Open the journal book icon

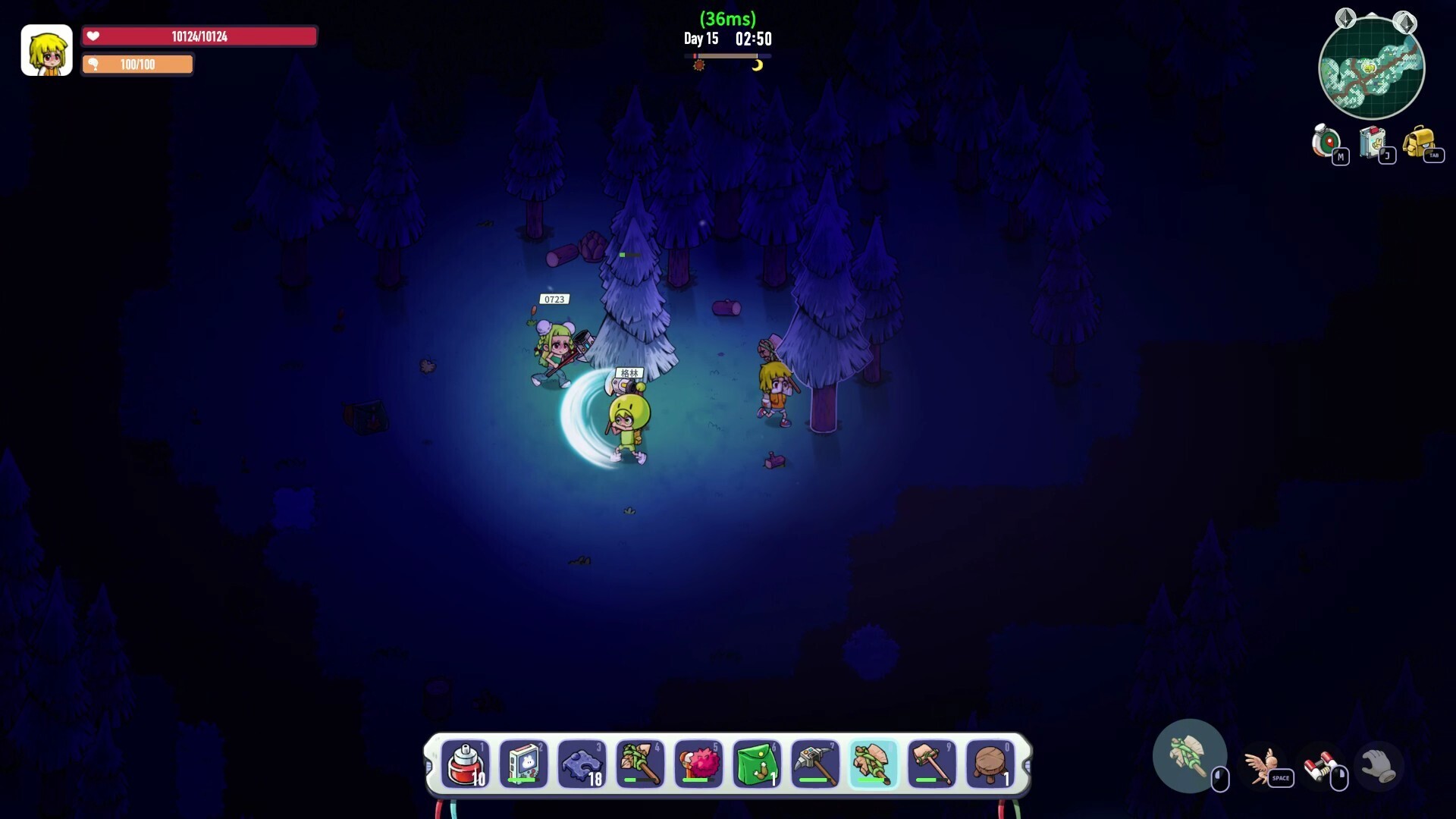tap(1373, 141)
